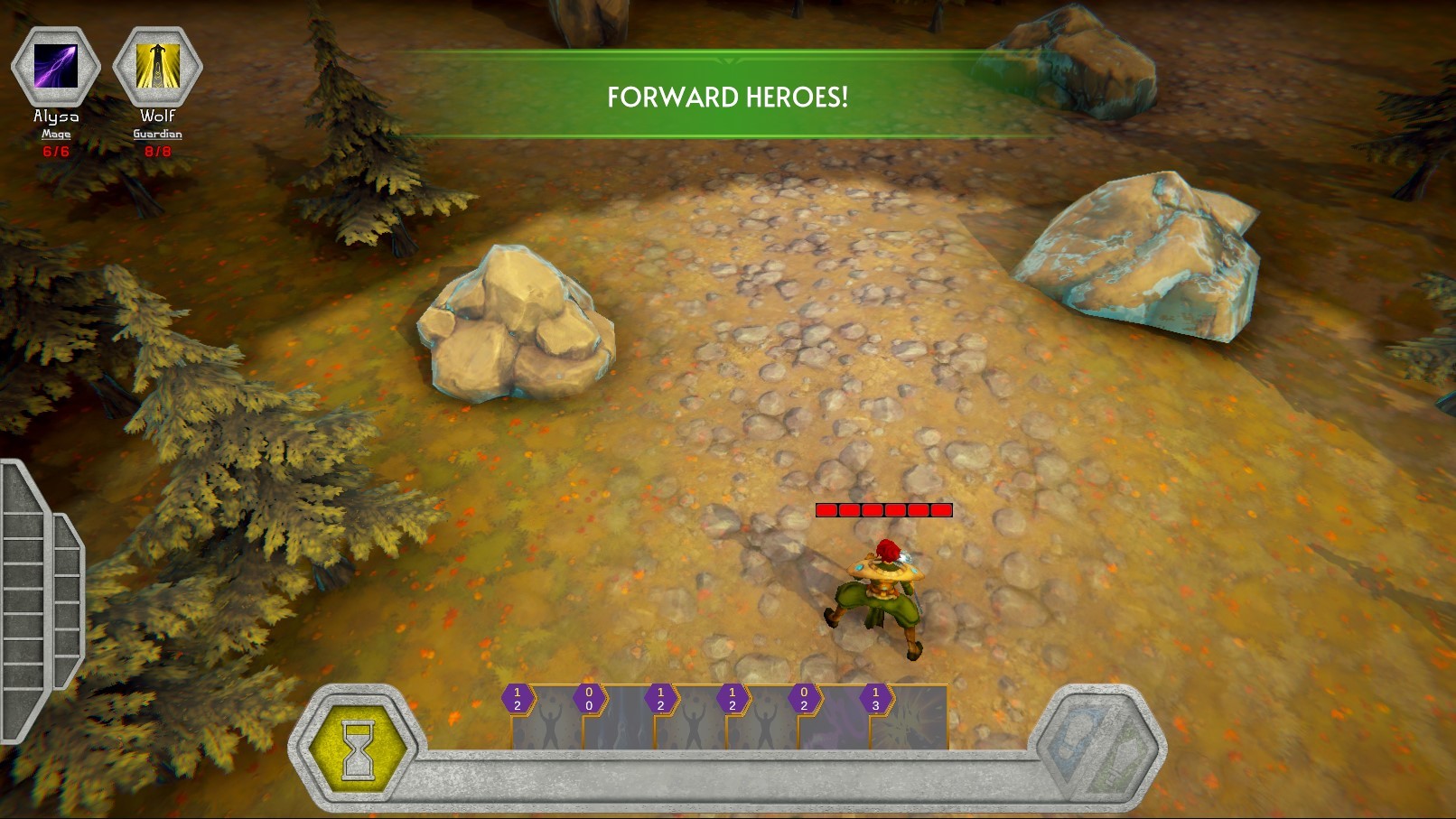Click the first card's 1/2 cost hexagon
This screenshot has width=1456, height=819.
[x=516, y=698]
